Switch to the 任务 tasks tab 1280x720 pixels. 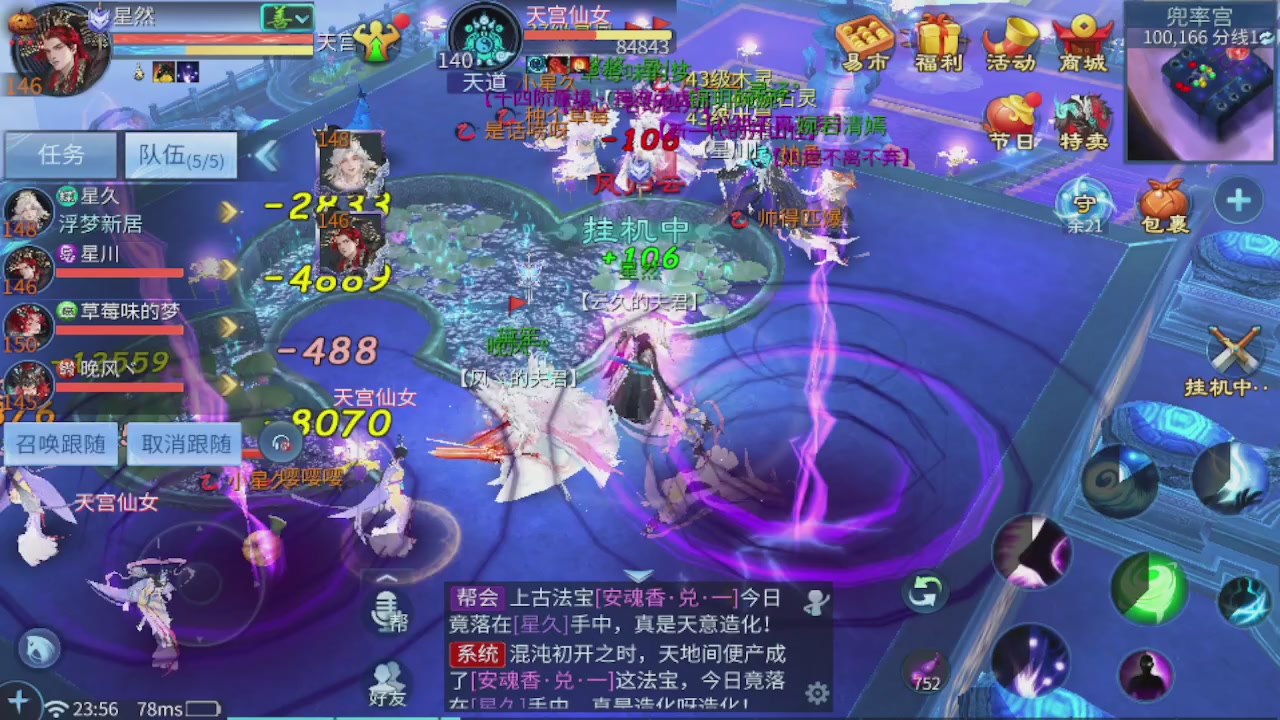pyautogui.click(x=60, y=155)
